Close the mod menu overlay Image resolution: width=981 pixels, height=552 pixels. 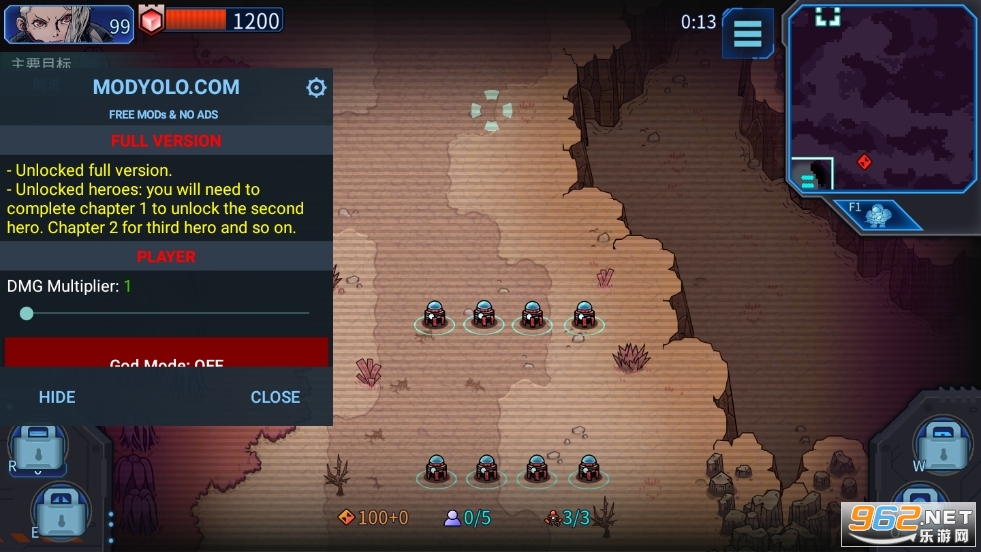pos(275,397)
